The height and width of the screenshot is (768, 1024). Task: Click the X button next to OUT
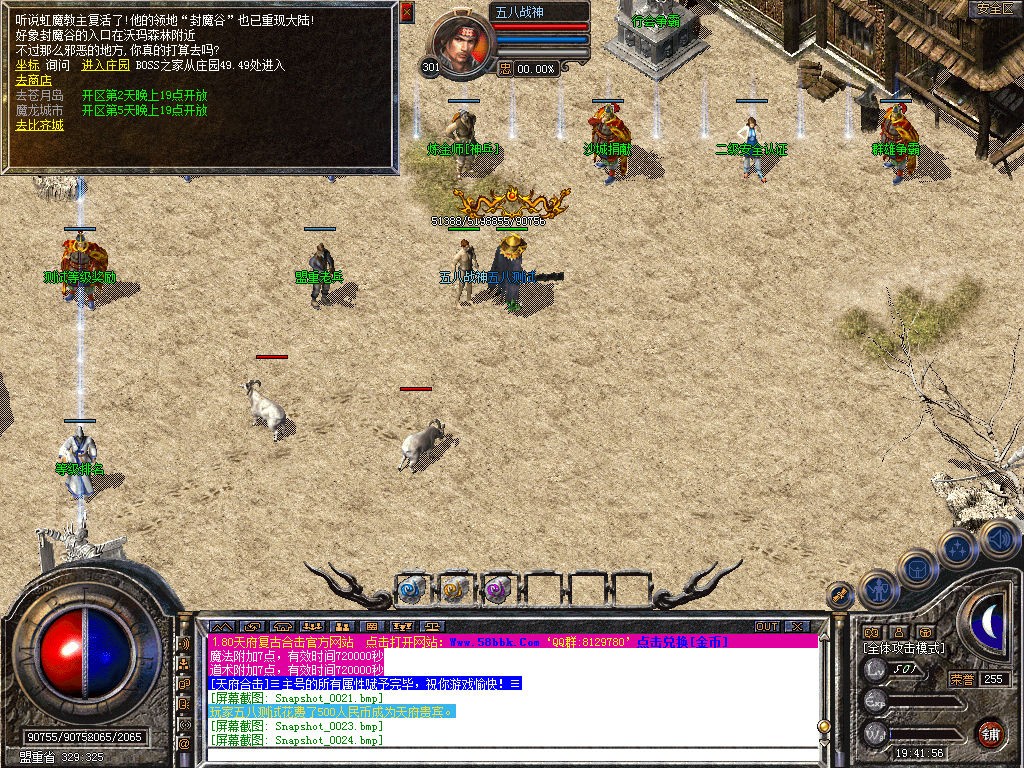tap(796, 626)
